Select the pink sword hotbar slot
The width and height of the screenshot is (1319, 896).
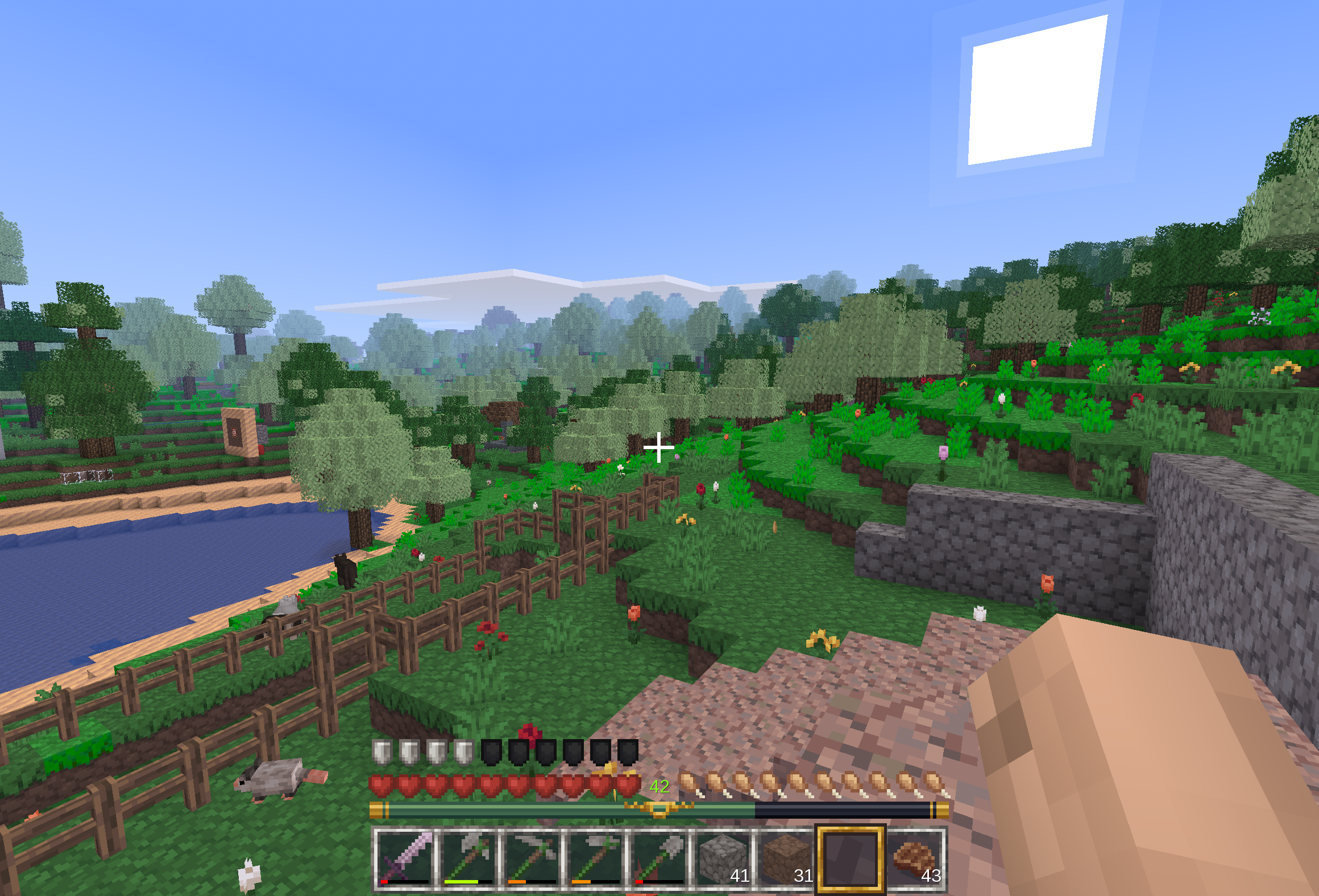pyautogui.click(x=405, y=858)
